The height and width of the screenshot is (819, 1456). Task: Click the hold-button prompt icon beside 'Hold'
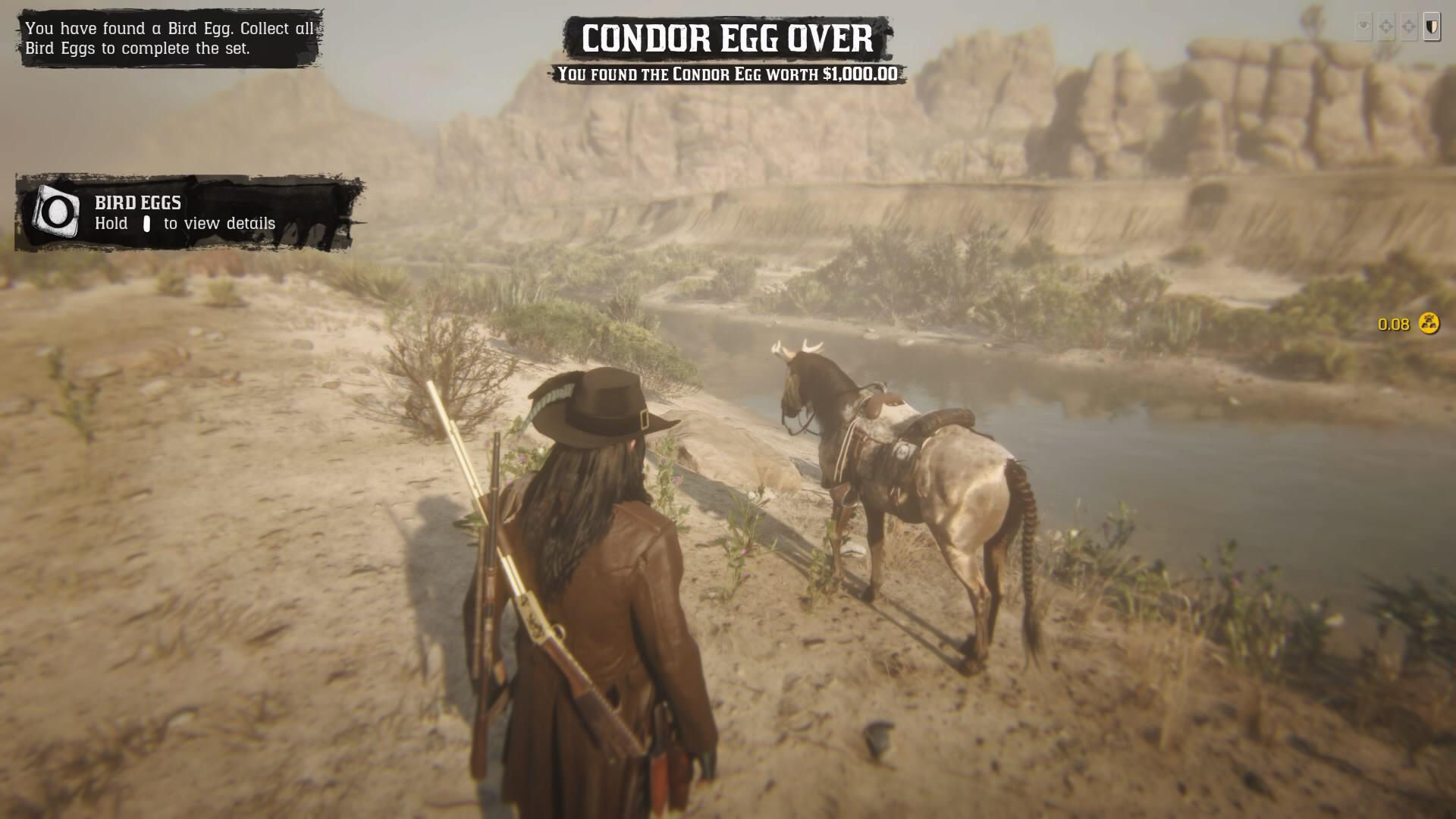pyautogui.click(x=147, y=224)
